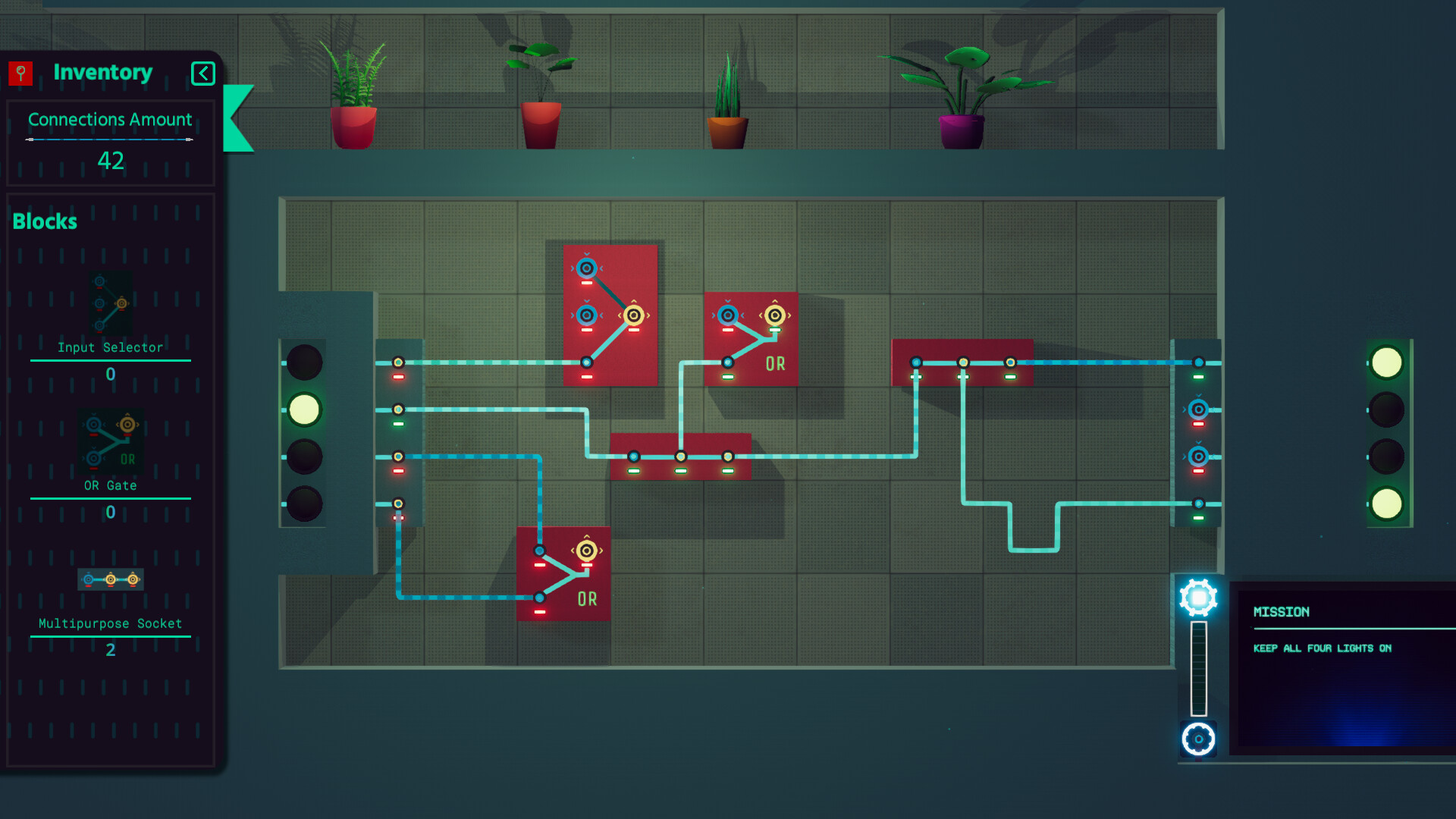The image size is (1456, 819).
Task: Select the Multipurpose Socket block in inventory
Action: tap(110, 580)
